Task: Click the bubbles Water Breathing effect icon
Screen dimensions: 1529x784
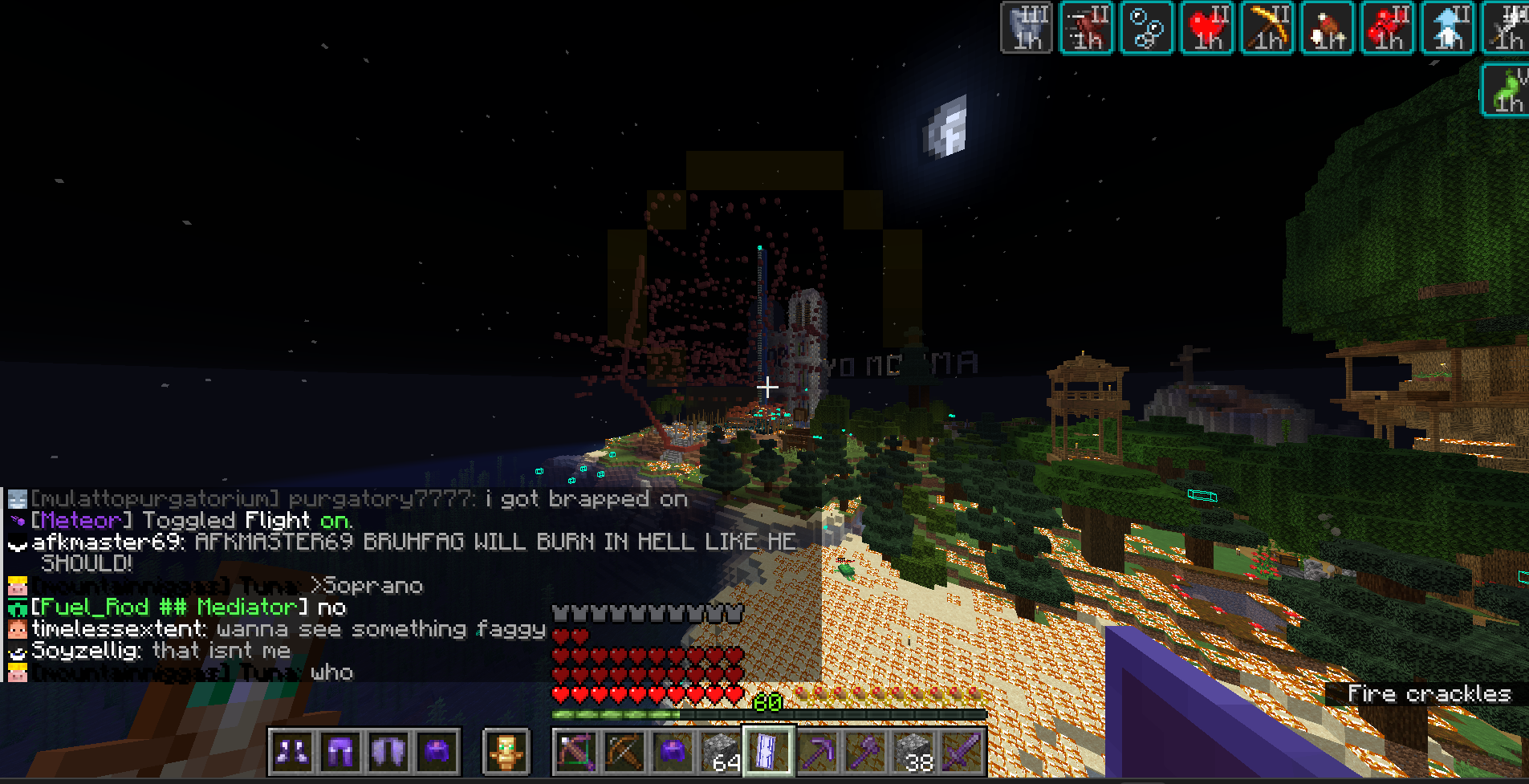Action: (1147, 28)
